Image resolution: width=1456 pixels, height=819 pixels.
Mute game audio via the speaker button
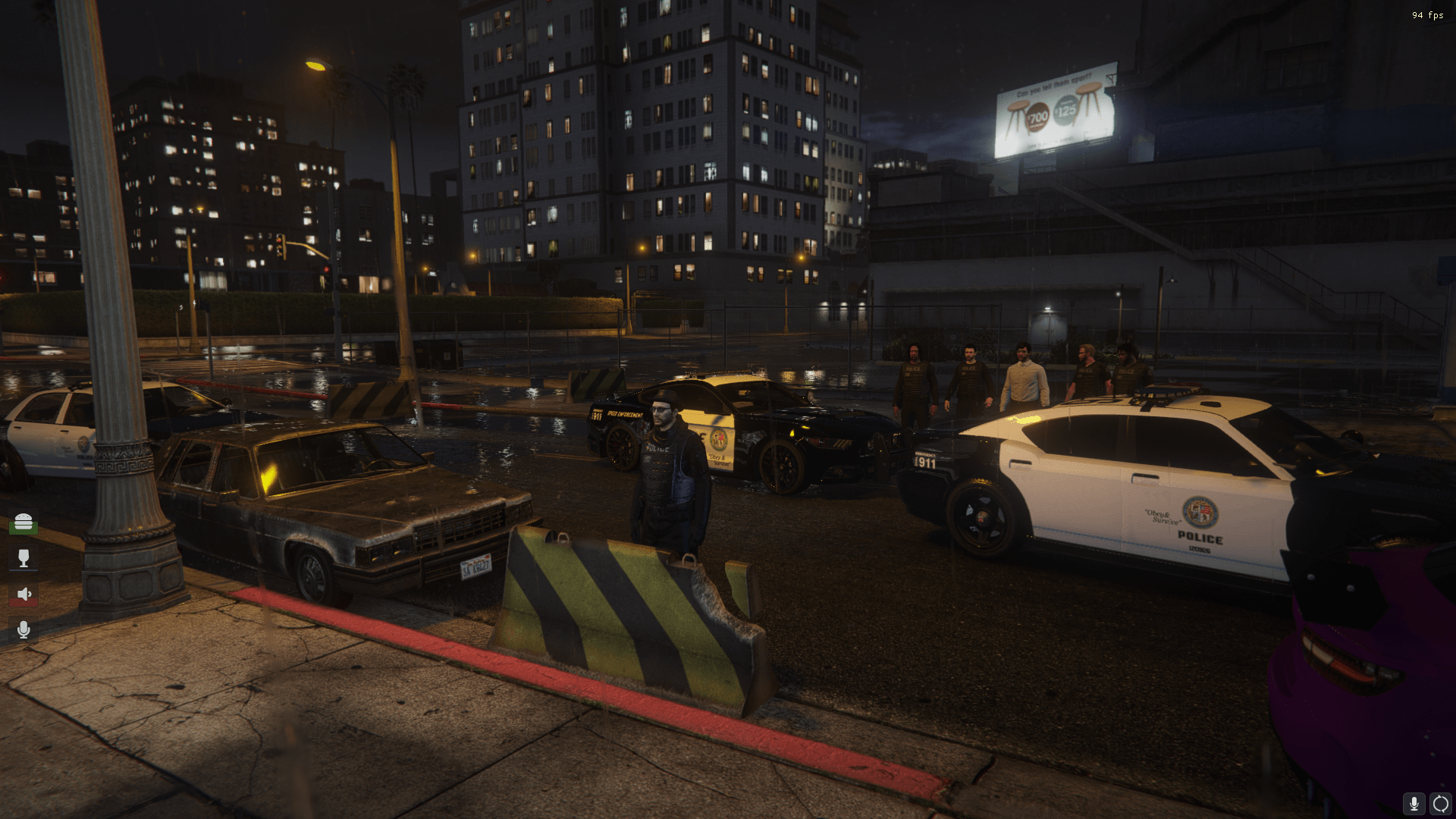click(24, 593)
